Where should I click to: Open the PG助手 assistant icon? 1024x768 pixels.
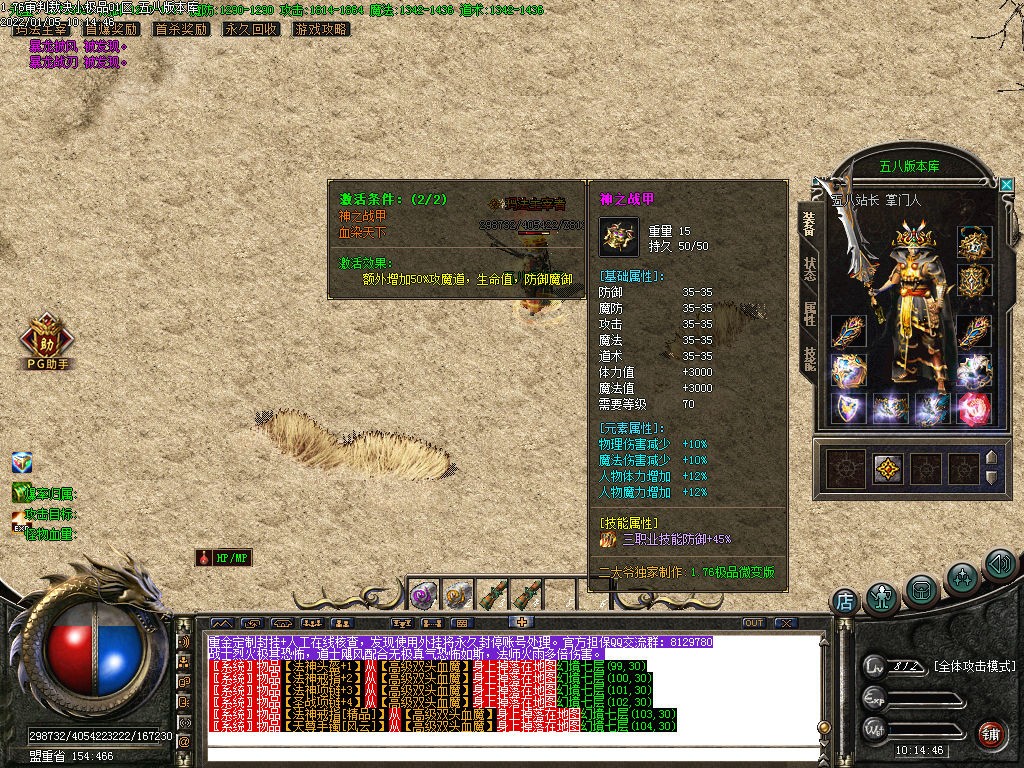pyautogui.click(x=47, y=342)
